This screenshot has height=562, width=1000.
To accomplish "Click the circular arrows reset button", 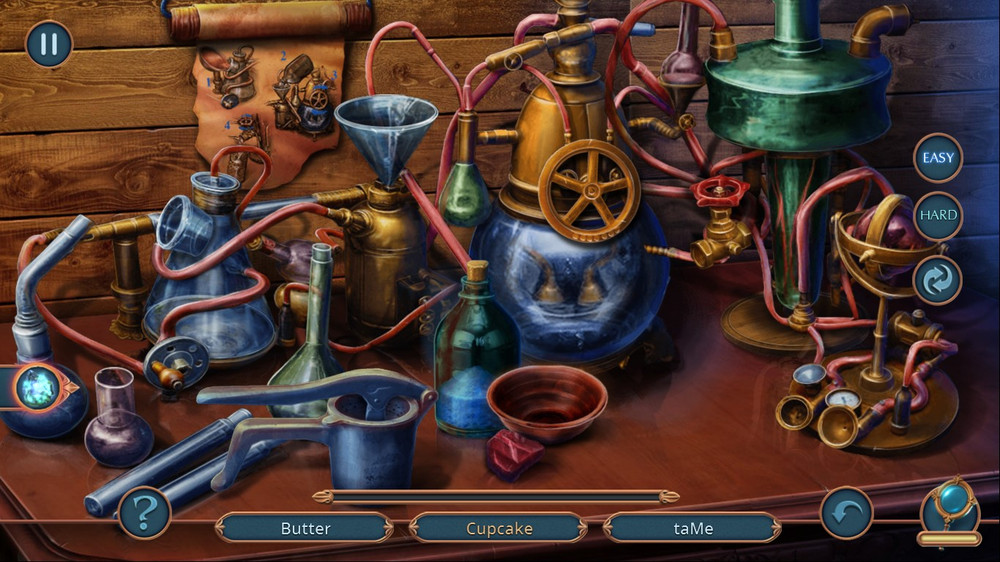I will point(938,280).
